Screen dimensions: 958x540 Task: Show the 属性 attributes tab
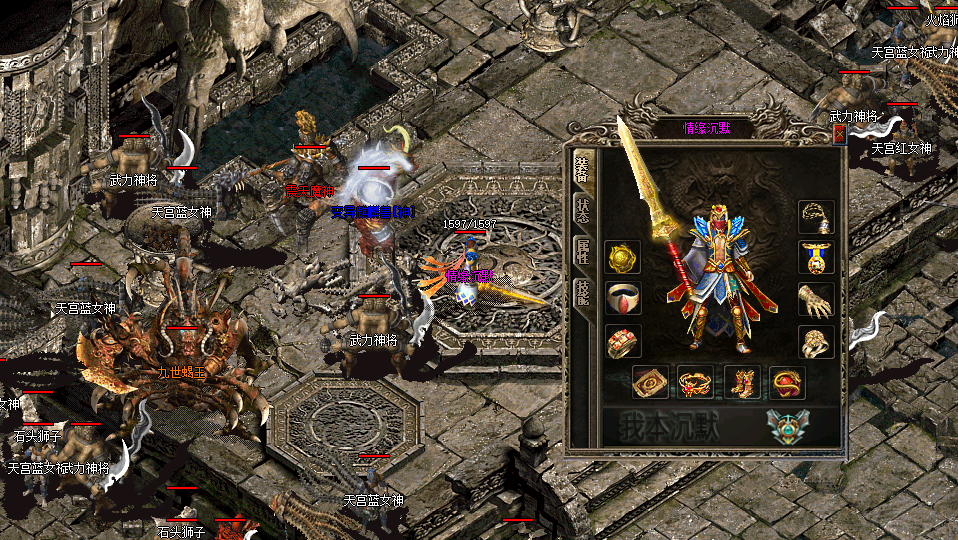[x=582, y=251]
